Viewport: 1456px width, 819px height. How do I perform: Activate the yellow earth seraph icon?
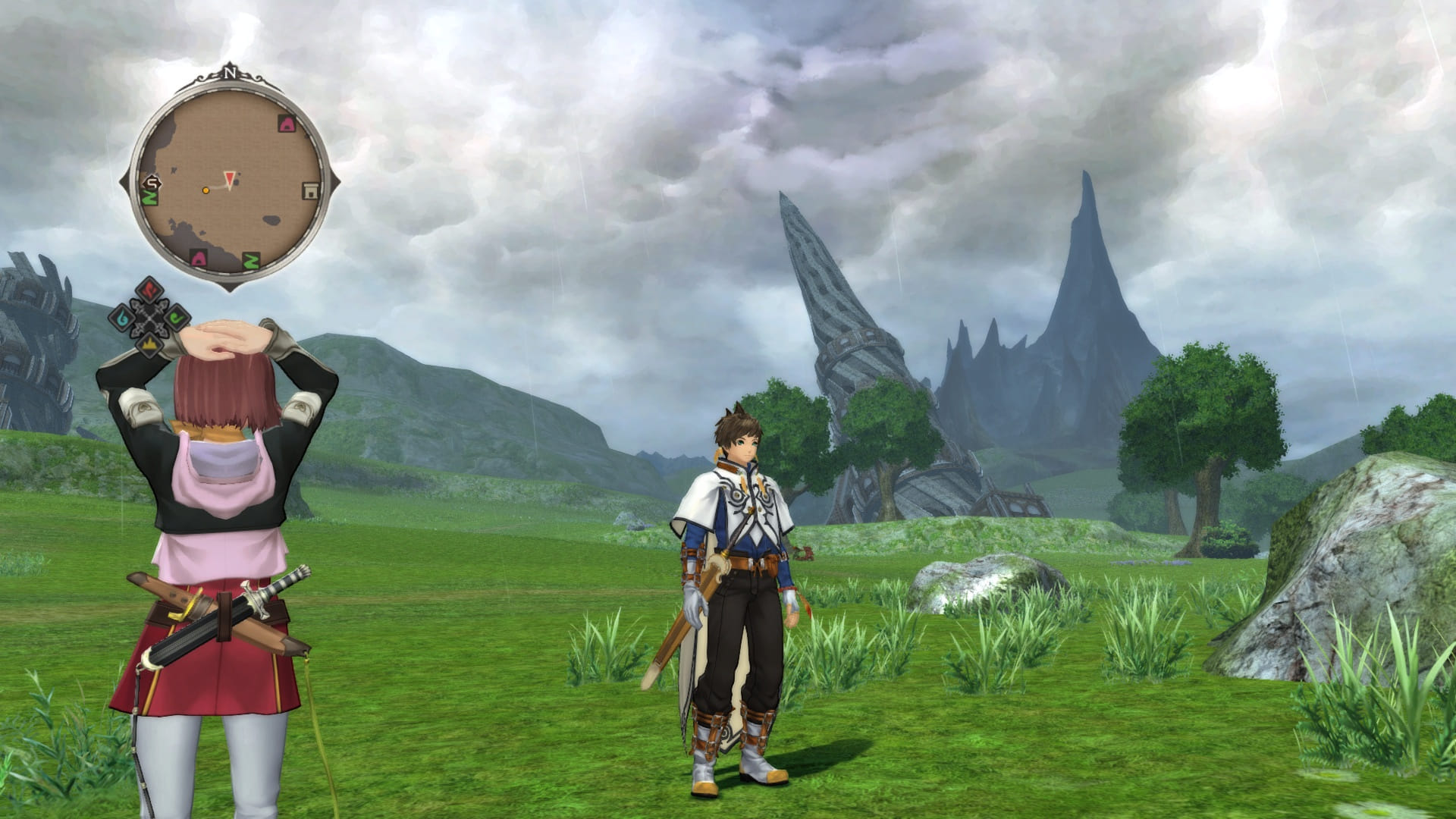[150, 344]
